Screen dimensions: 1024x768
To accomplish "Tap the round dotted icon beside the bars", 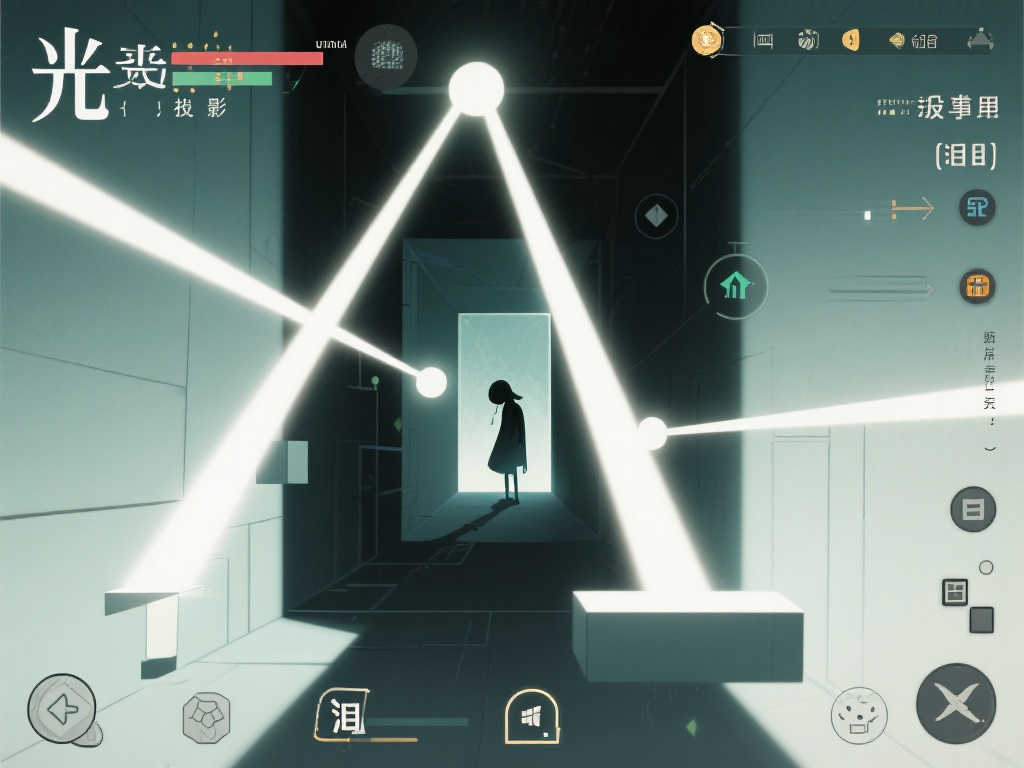I will click(386, 57).
